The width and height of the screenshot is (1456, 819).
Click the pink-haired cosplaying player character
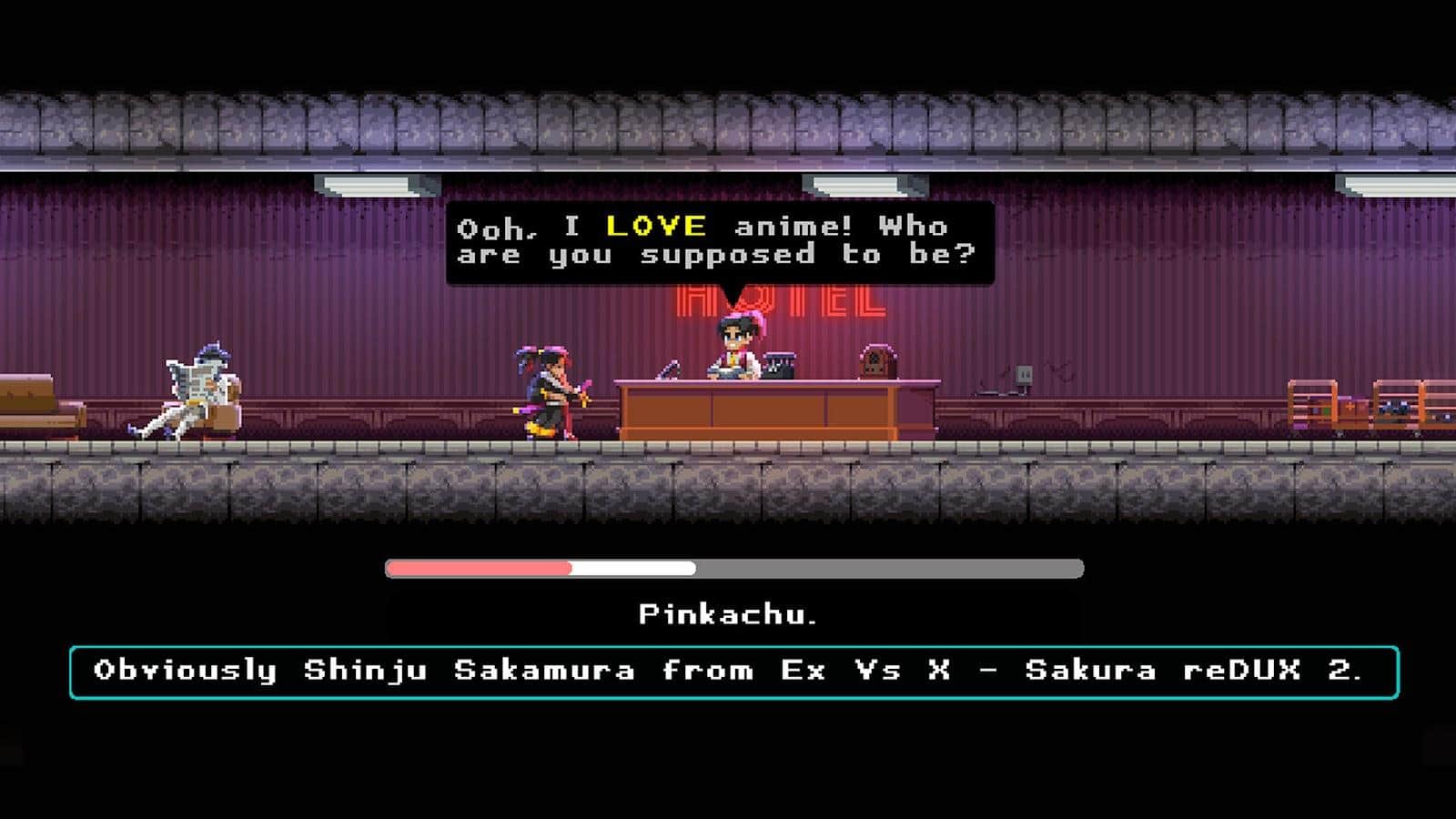coord(546,387)
